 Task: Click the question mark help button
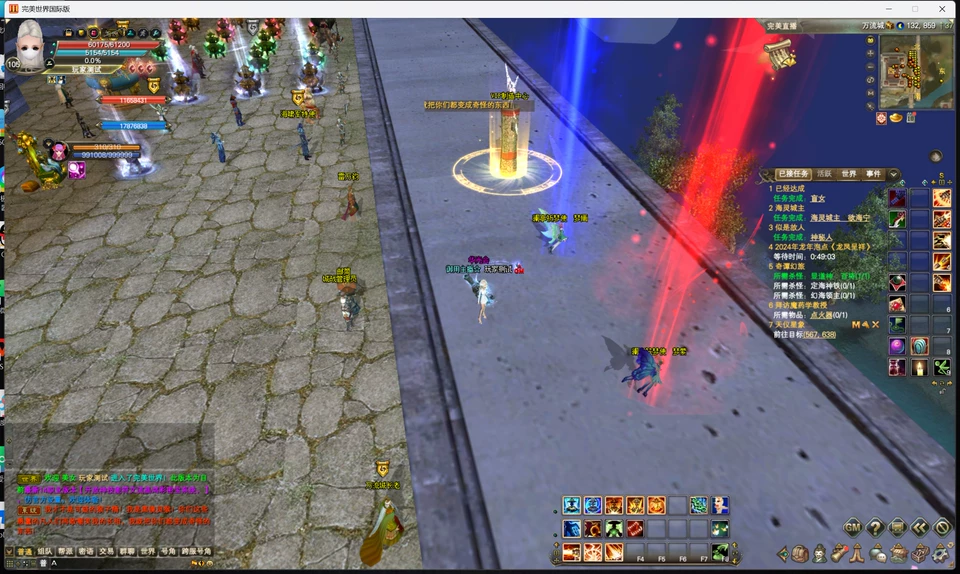(x=875, y=527)
